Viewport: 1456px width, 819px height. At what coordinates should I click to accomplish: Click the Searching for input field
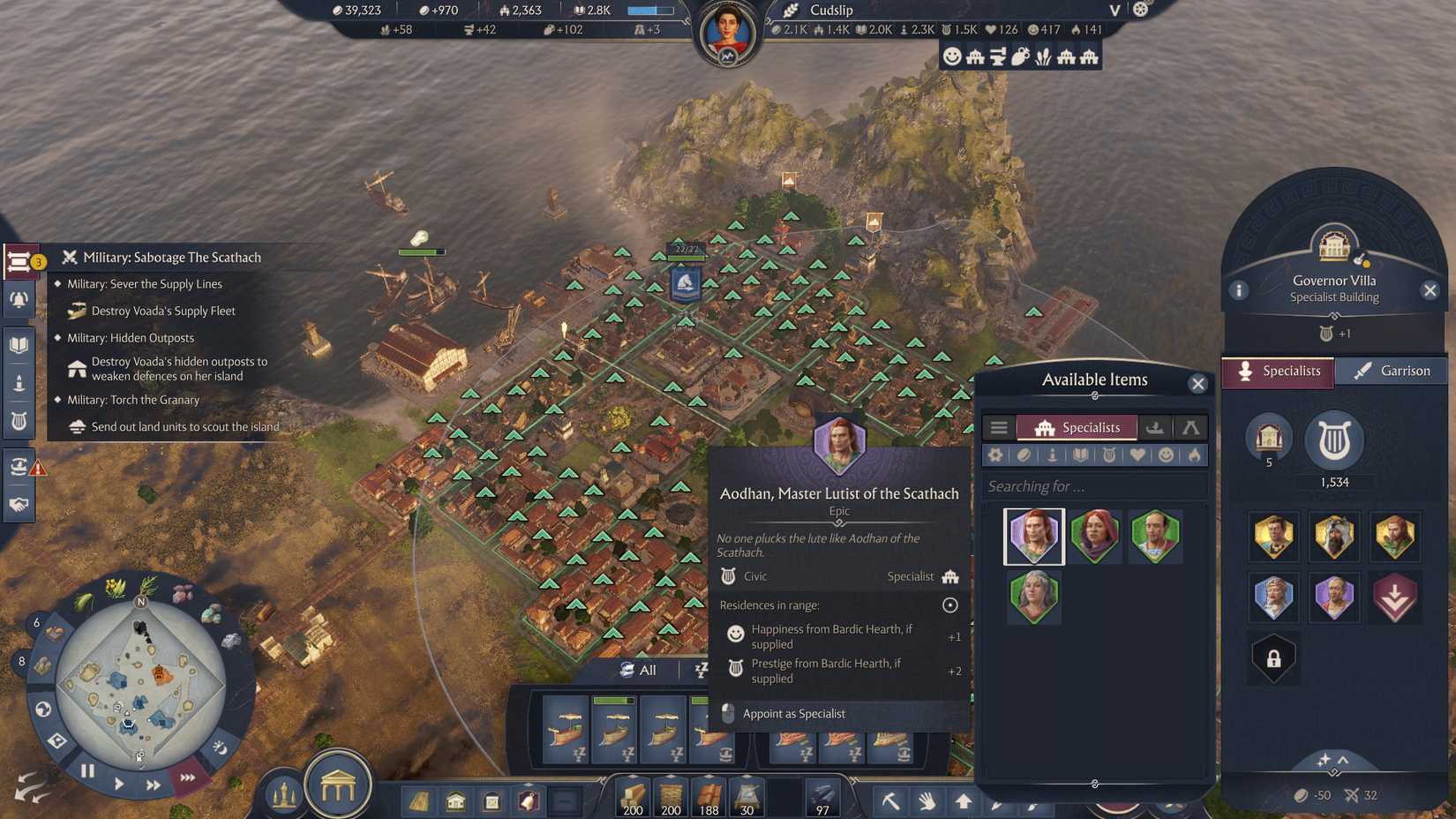1094,485
